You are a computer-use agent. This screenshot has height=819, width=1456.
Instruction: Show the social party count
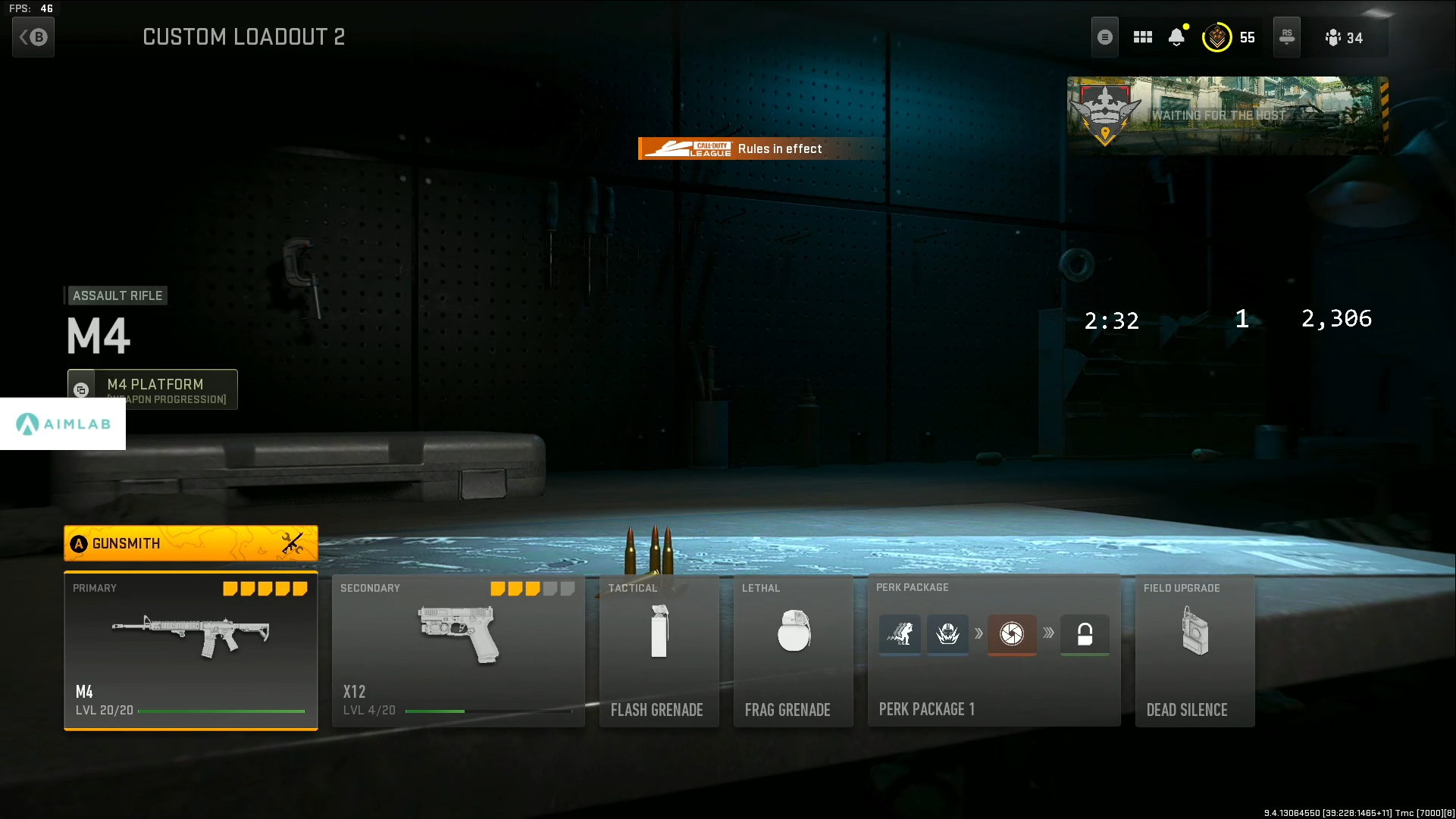coord(1344,38)
